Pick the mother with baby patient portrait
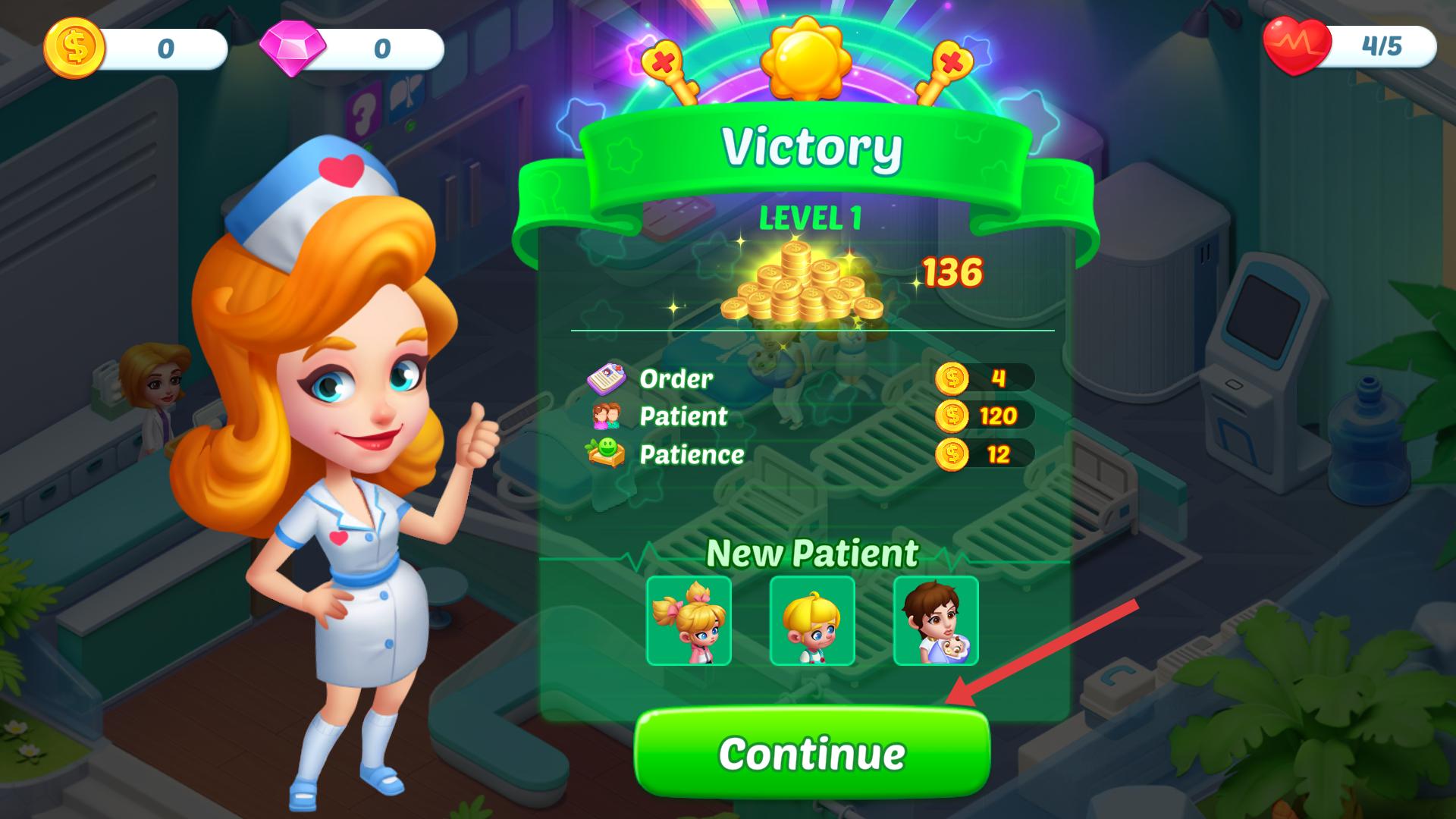 (936, 621)
